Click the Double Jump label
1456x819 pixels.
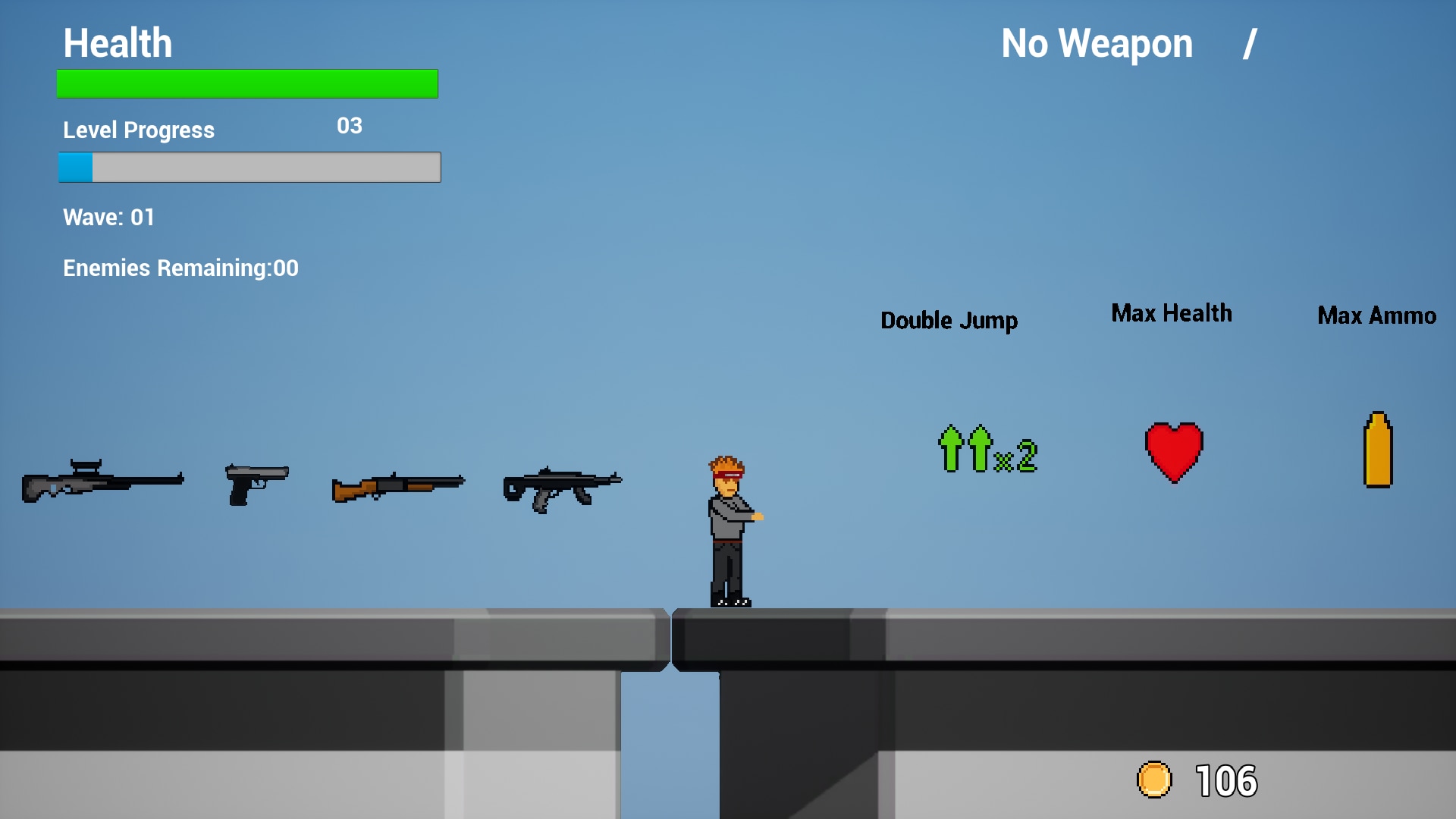949,320
